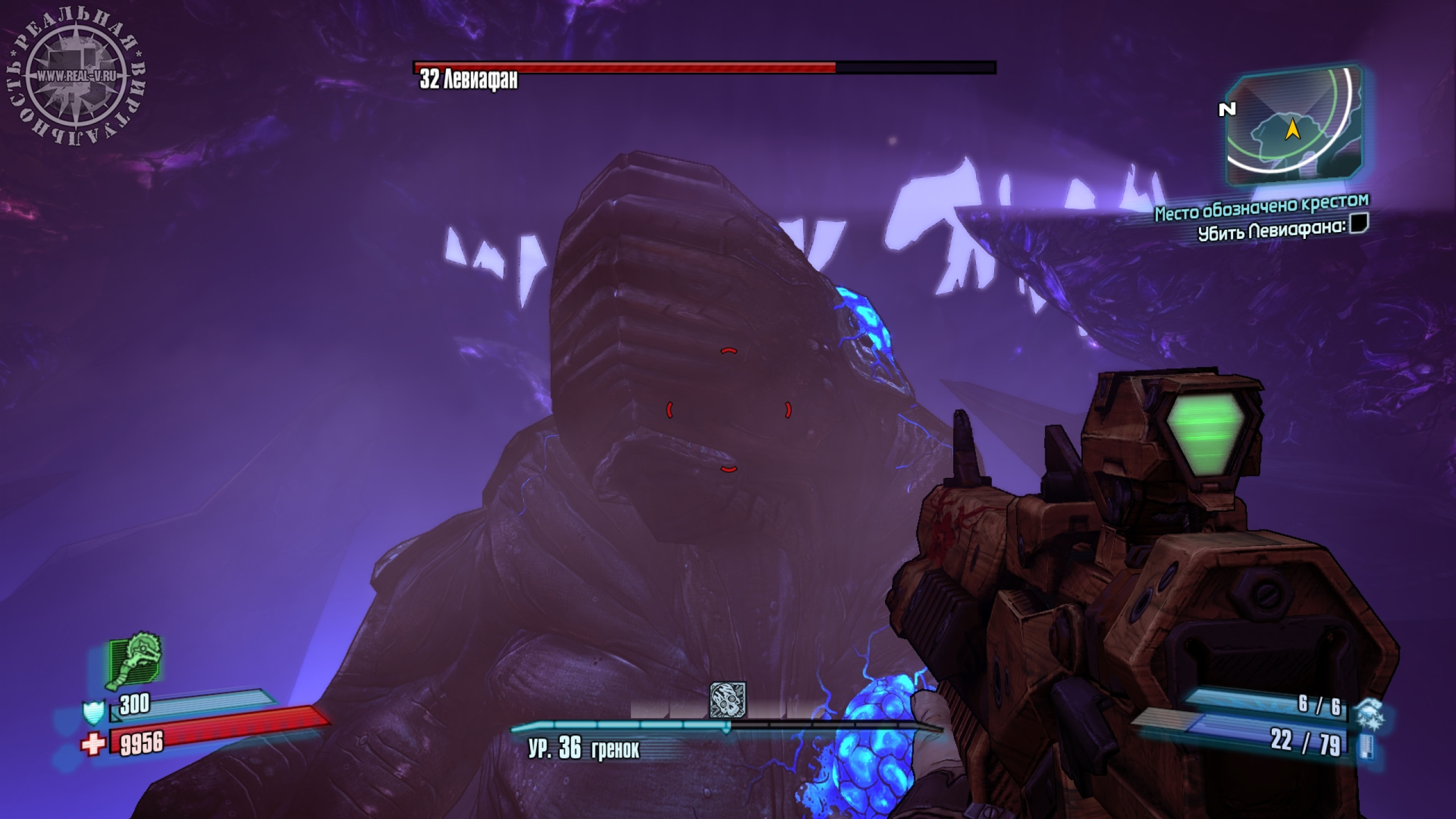Screen dimensions: 1456x819
Task: Select the skull action skill icon
Action: 727,700
